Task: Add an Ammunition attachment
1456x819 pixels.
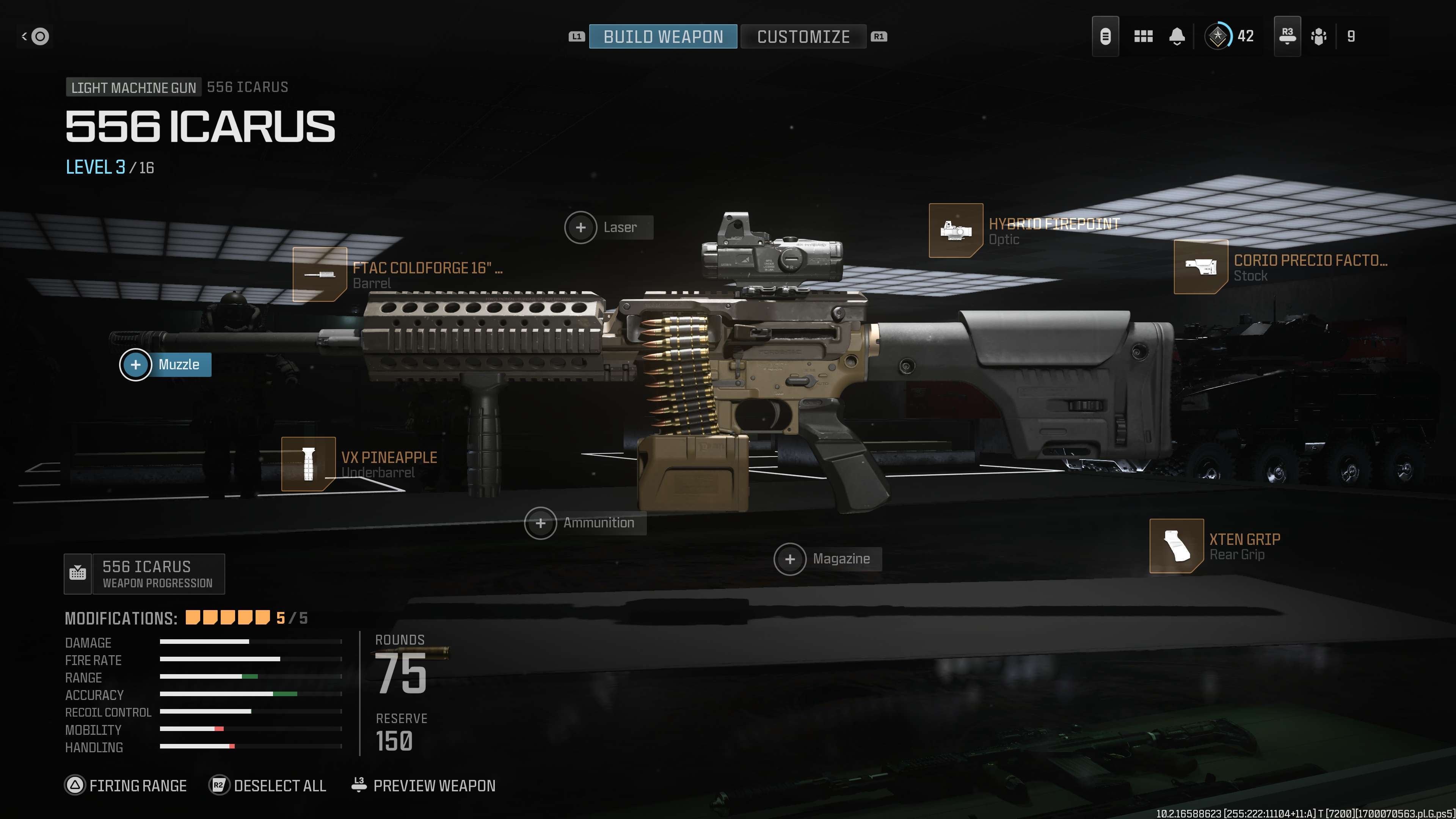Action: coord(541,523)
